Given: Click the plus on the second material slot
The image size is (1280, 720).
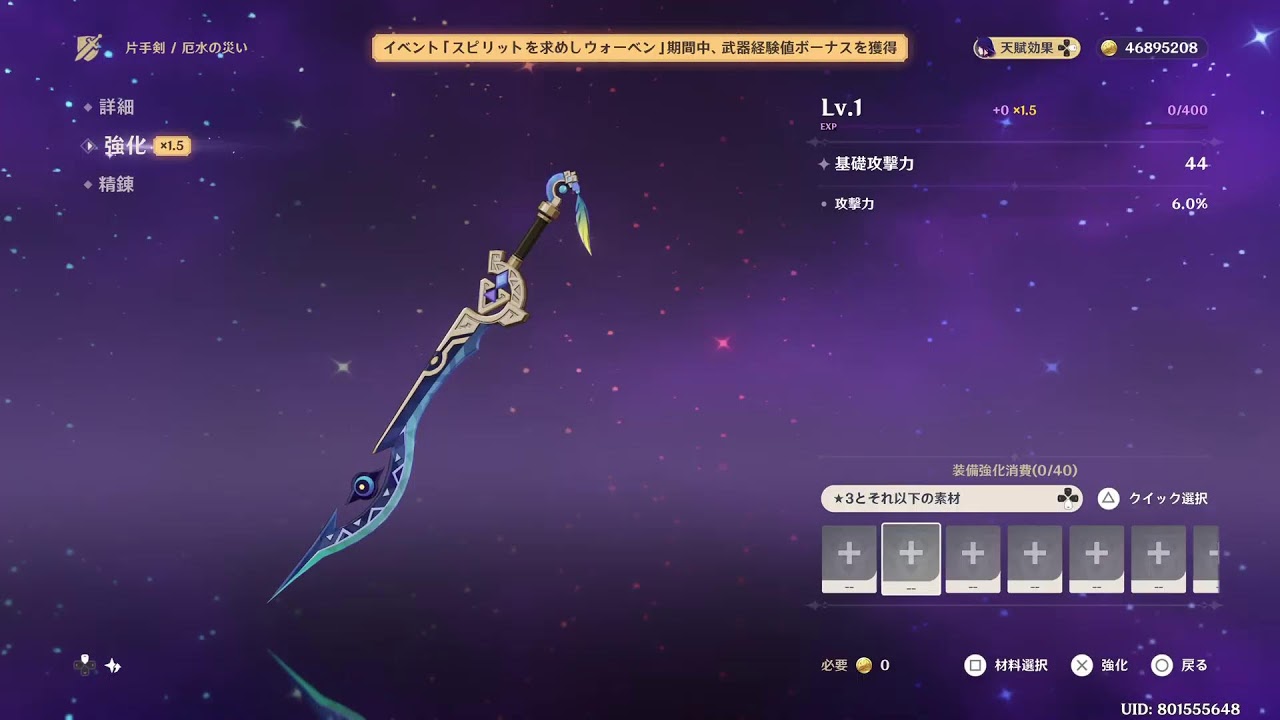Looking at the screenshot, I should click(910, 553).
